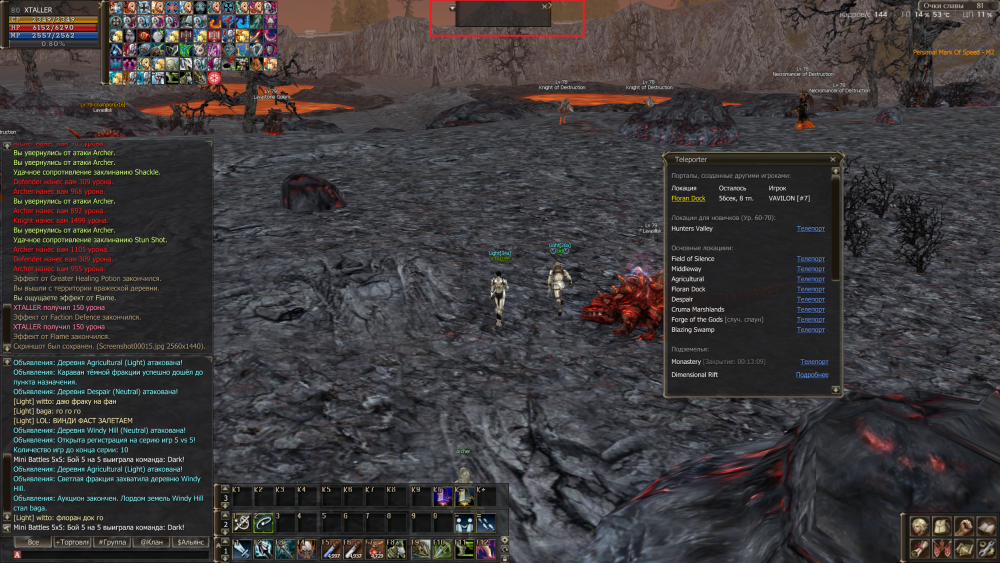This screenshot has height=563, width=1000.
Task: Teleport to Forge of the Gods
Action: click(x=811, y=319)
